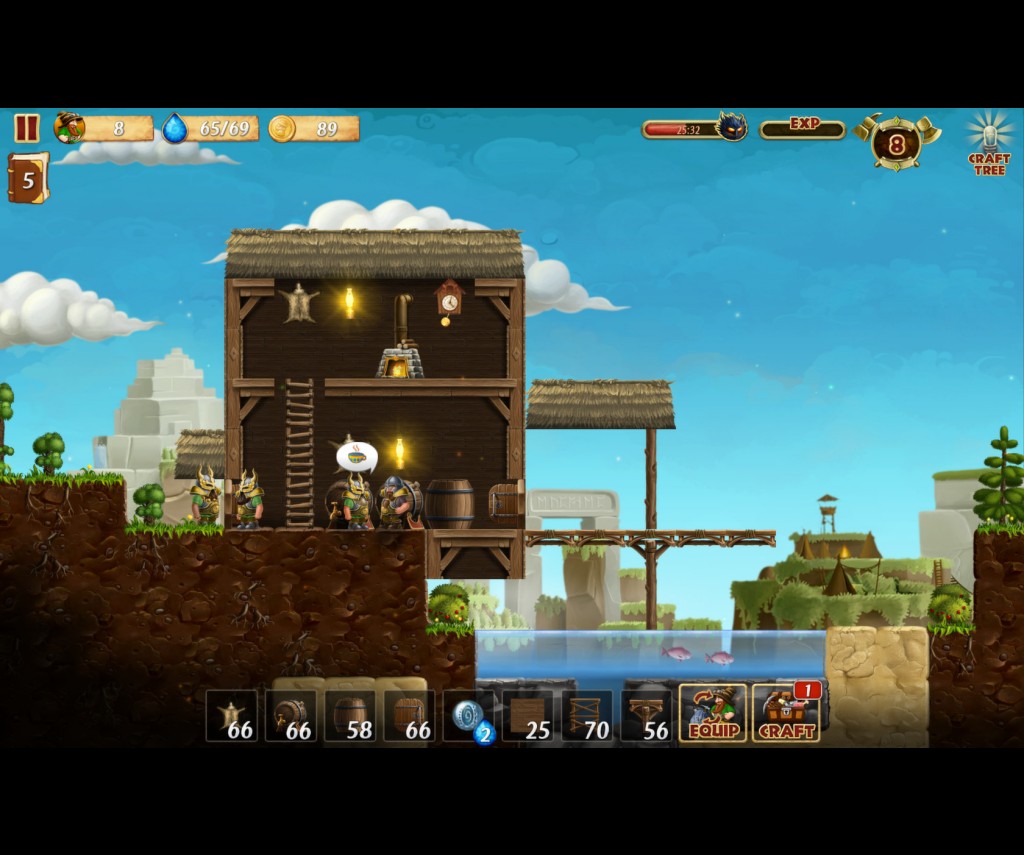Open the Craft Tree

click(989, 144)
